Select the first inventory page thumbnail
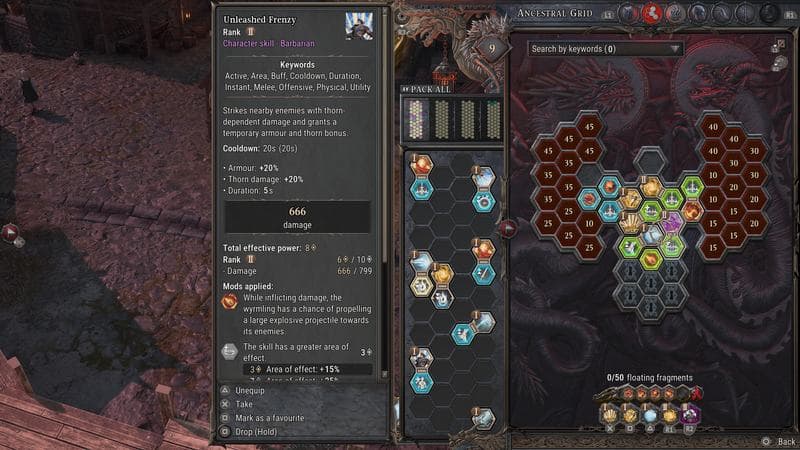The width and height of the screenshot is (800, 450). [417, 119]
